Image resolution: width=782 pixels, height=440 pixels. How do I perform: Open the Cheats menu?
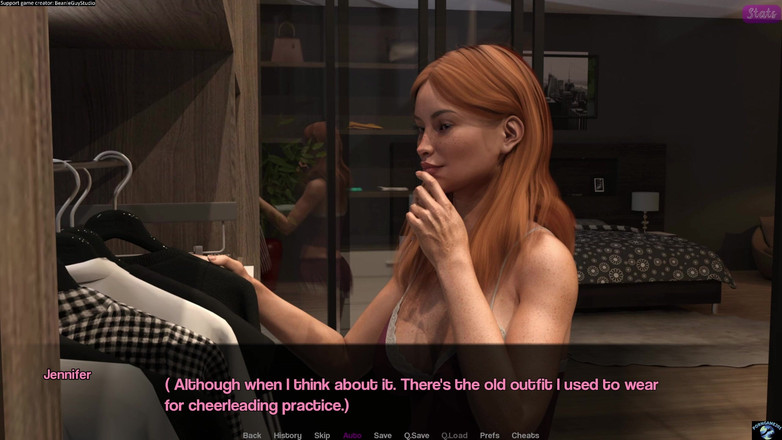[525, 435]
